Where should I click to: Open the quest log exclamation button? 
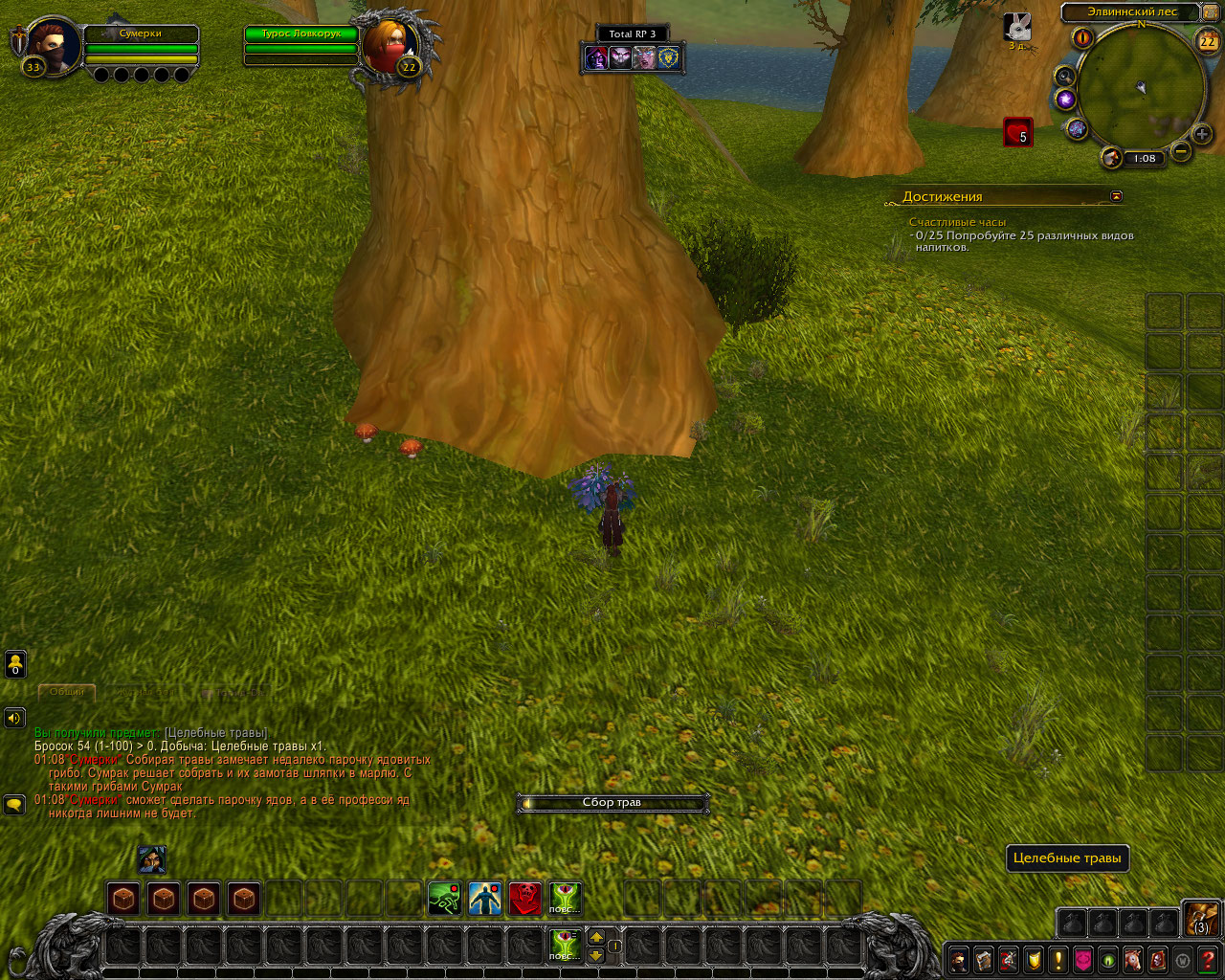[x=1058, y=958]
